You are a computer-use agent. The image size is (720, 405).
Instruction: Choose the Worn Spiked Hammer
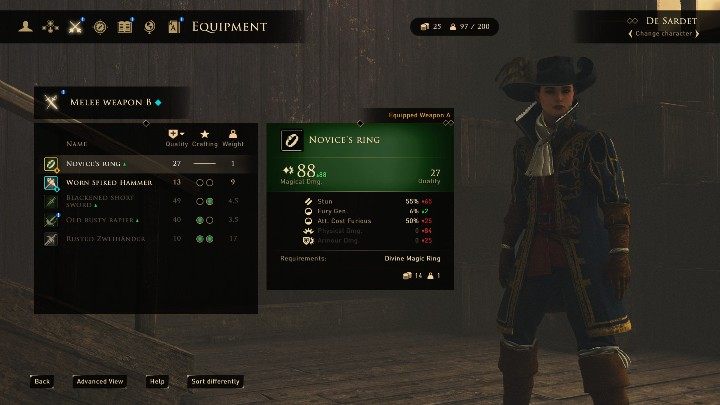pyautogui.click(x=146, y=182)
